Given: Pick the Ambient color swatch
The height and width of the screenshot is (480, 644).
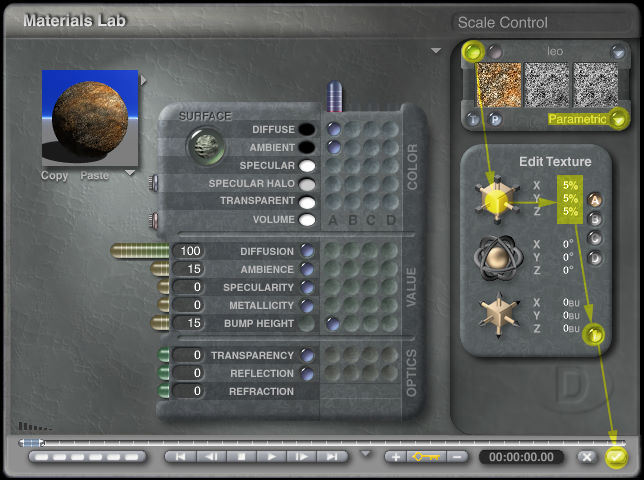Looking at the screenshot, I should point(307,147).
